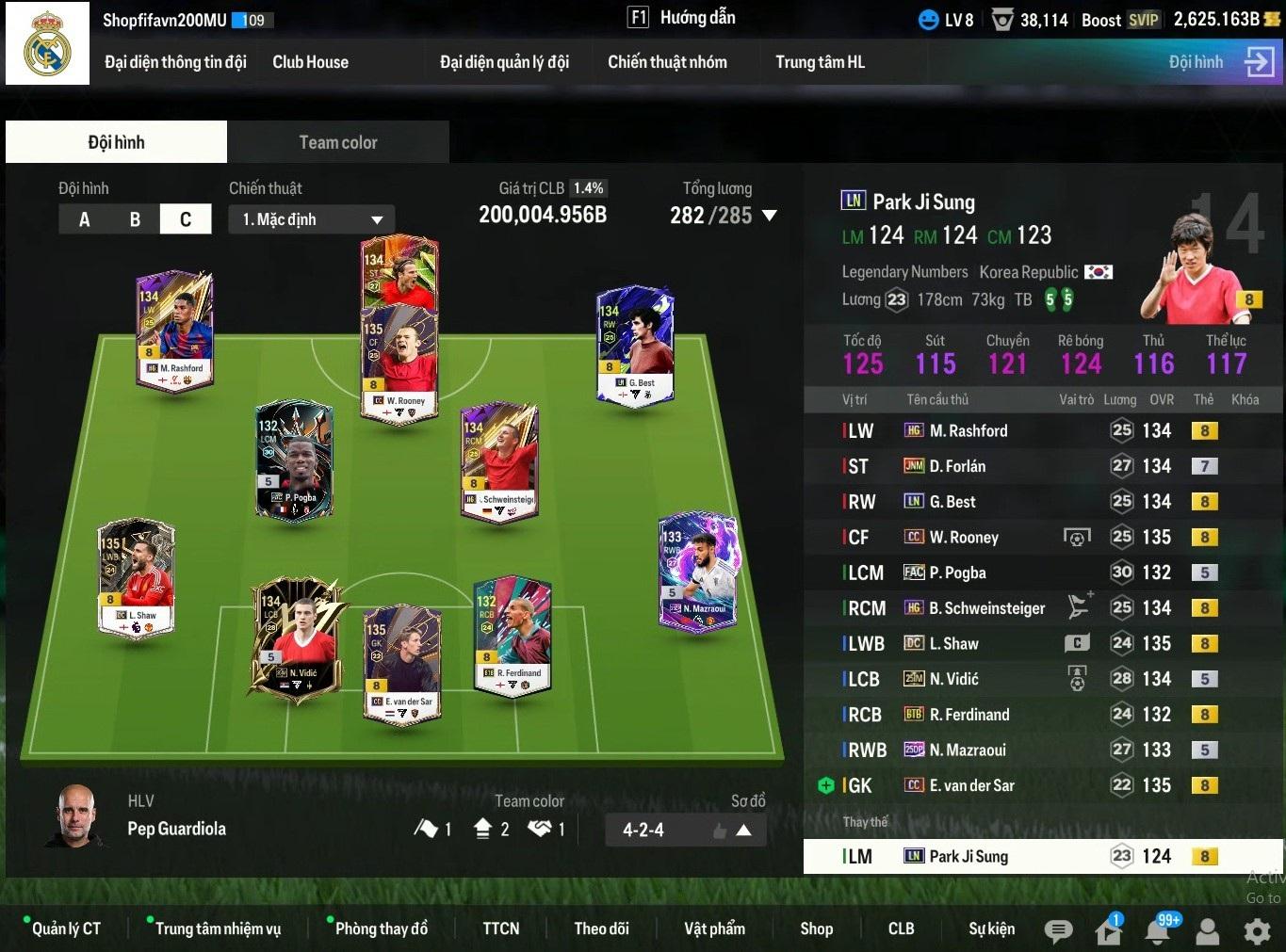
Task: Select squad preset A
Action: 85,219
